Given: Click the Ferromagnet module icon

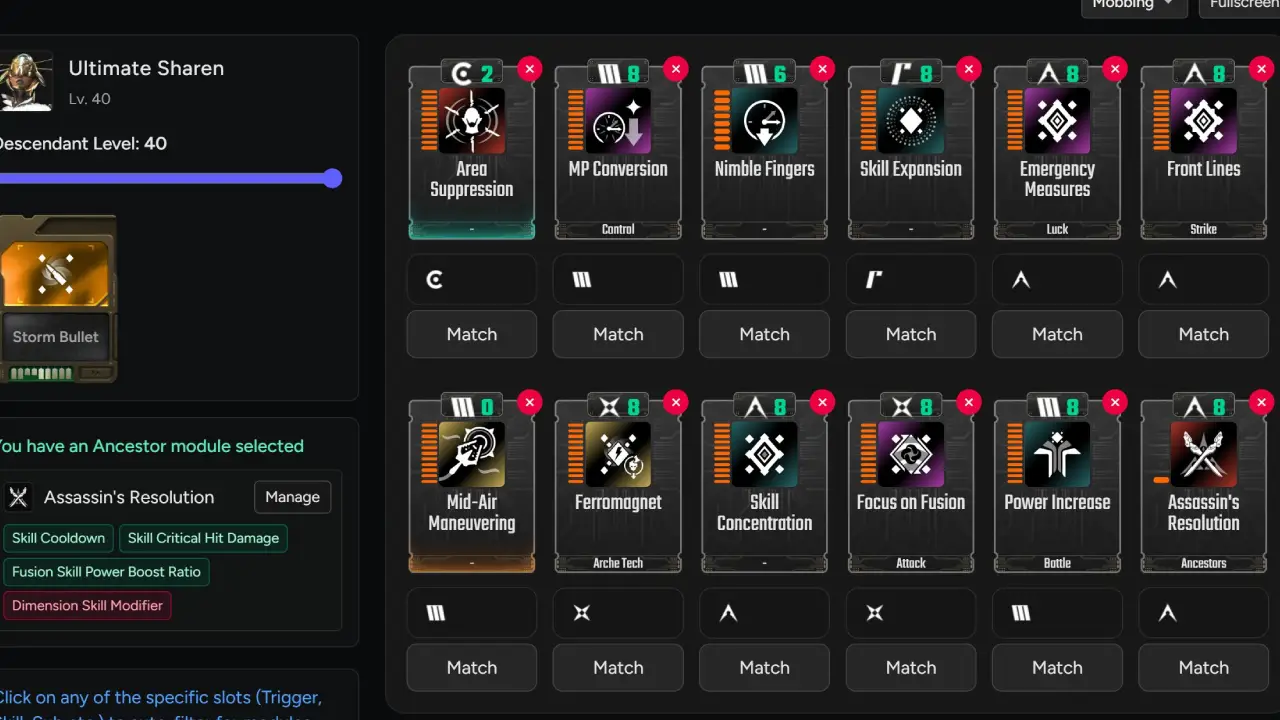Looking at the screenshot, I should [x=617, y=455].
